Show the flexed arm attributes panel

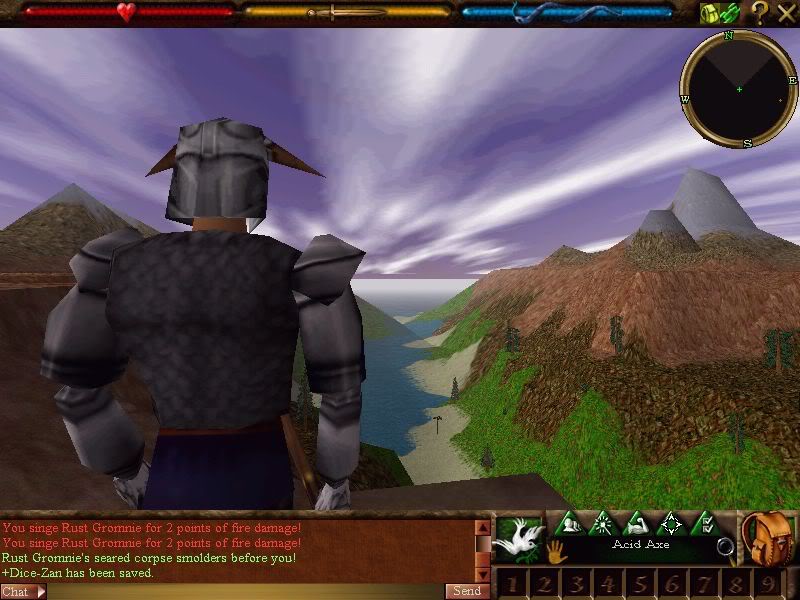(637, 523)
